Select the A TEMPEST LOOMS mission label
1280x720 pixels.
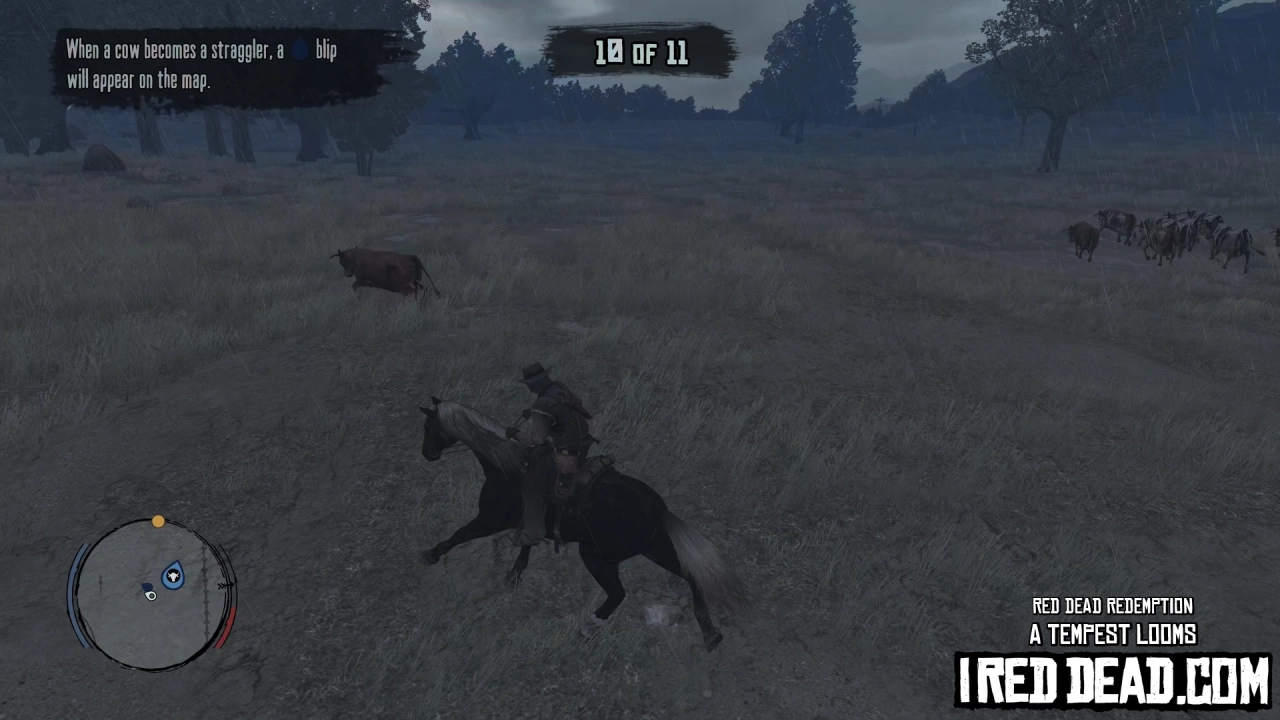pyautogui.click(x=1111, y=634)
